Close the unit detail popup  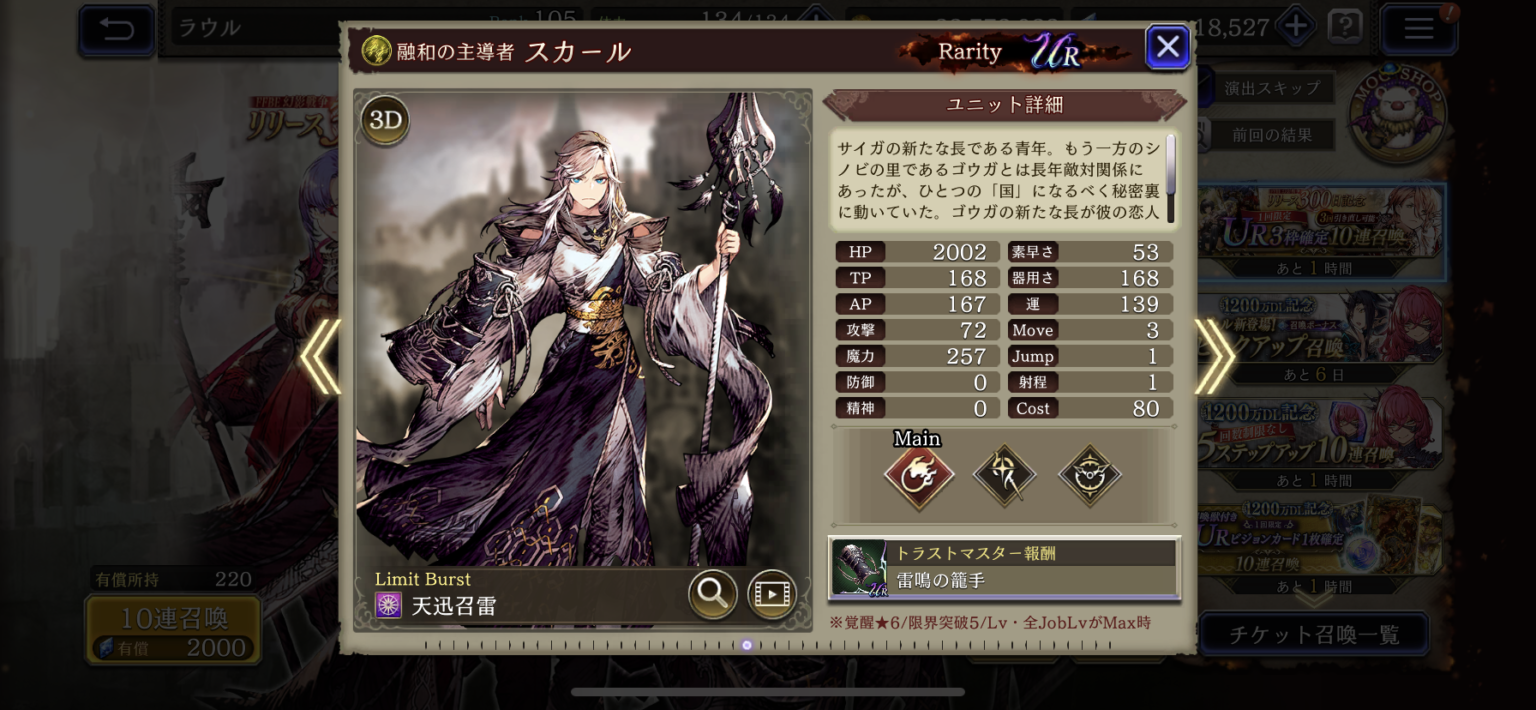1167,47
